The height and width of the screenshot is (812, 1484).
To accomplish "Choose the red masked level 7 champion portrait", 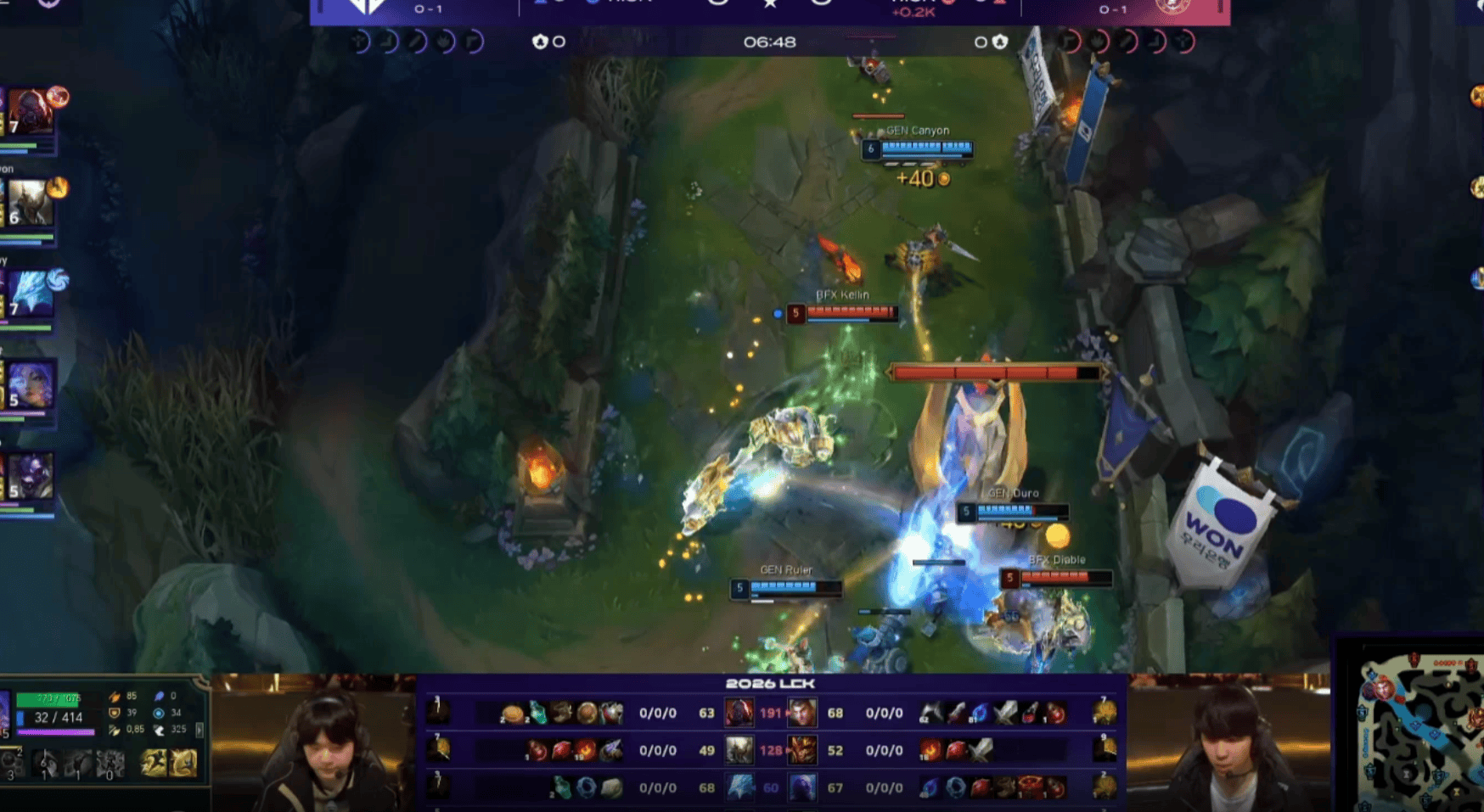I will click(31, 112).
